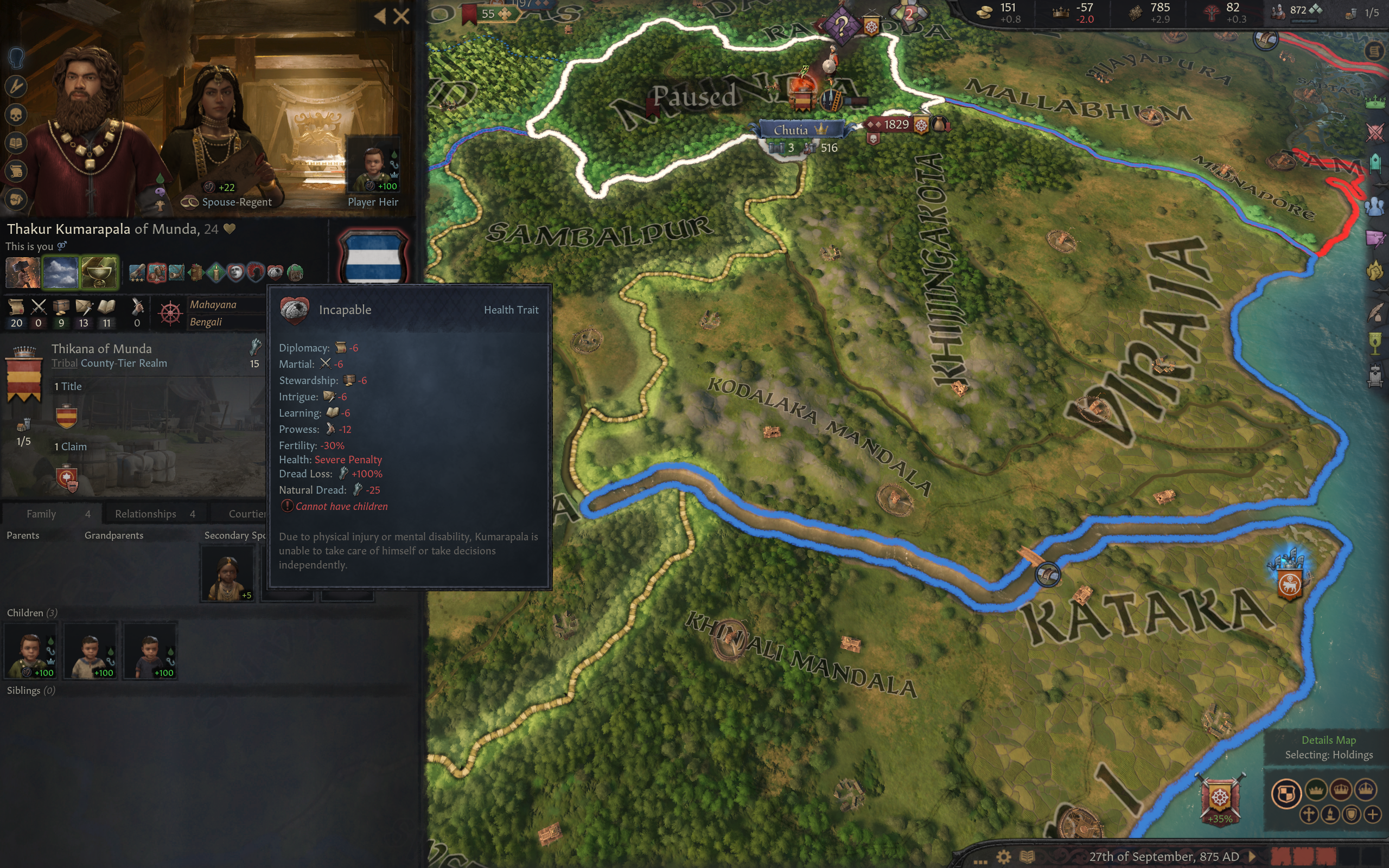Open the Mahayana faith link
This screenshot has height=868, width=1389.
[x=213, y=305]
